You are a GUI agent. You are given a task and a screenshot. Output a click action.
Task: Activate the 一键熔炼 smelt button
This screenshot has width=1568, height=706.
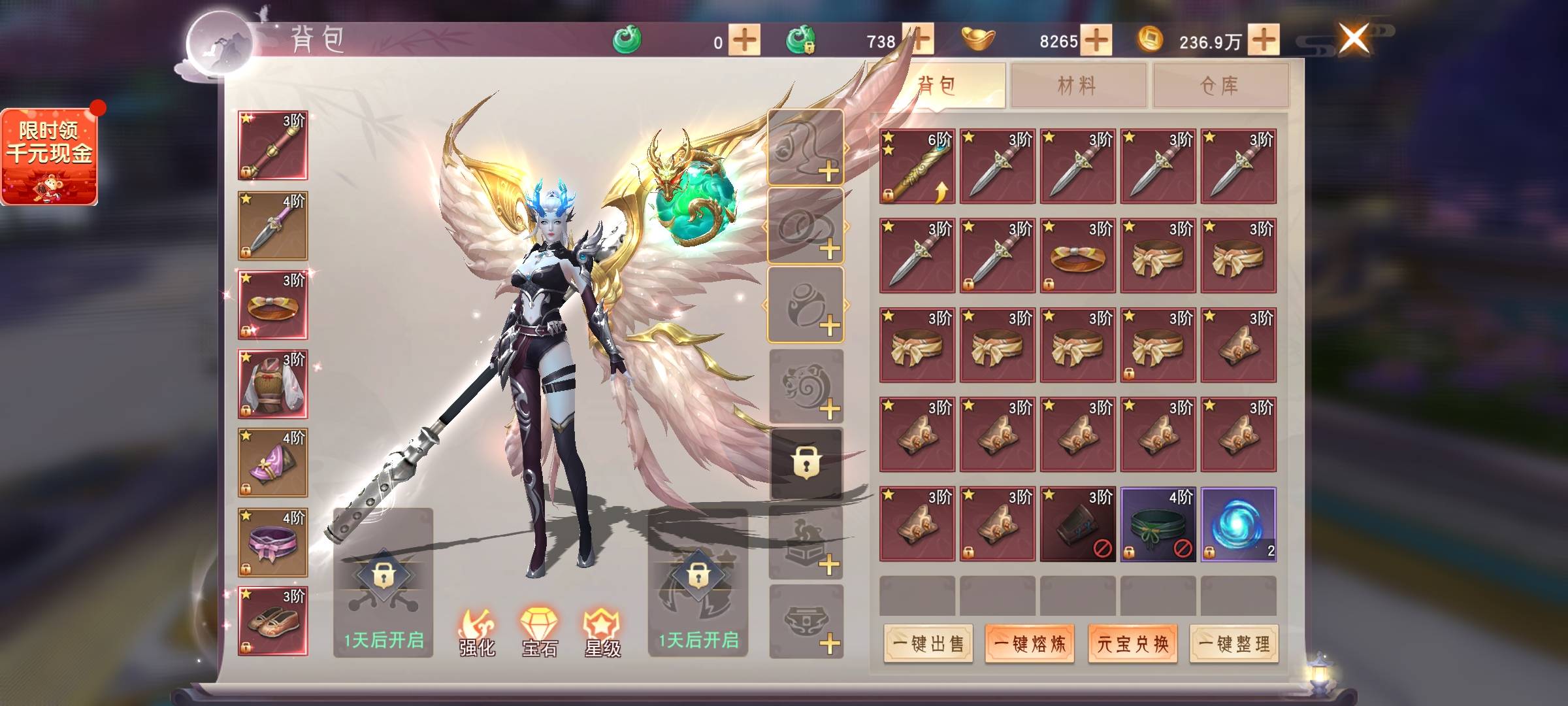point(1030,645)
